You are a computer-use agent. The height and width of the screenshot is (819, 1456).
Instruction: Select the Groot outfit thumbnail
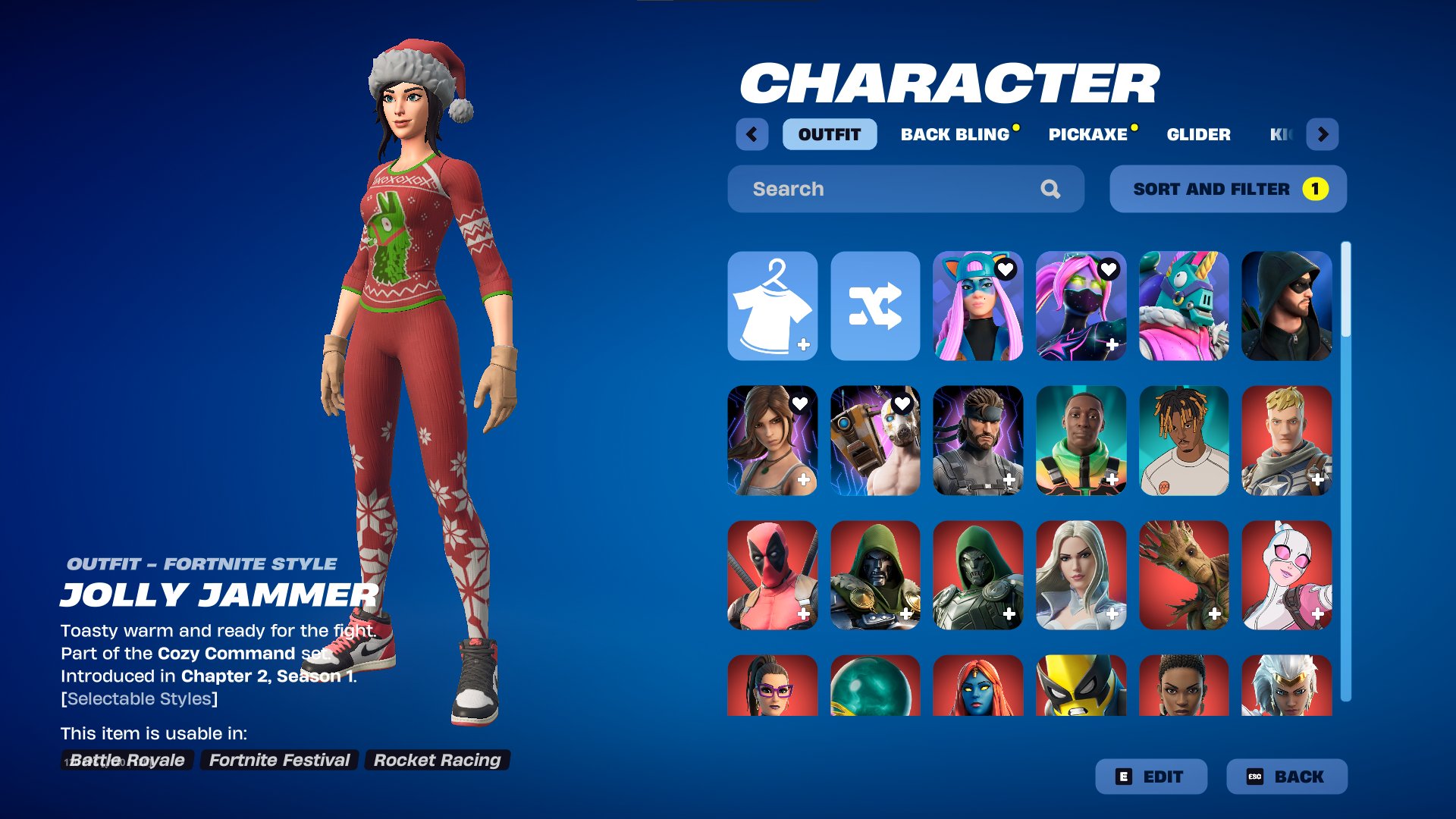pos(1184,575)
